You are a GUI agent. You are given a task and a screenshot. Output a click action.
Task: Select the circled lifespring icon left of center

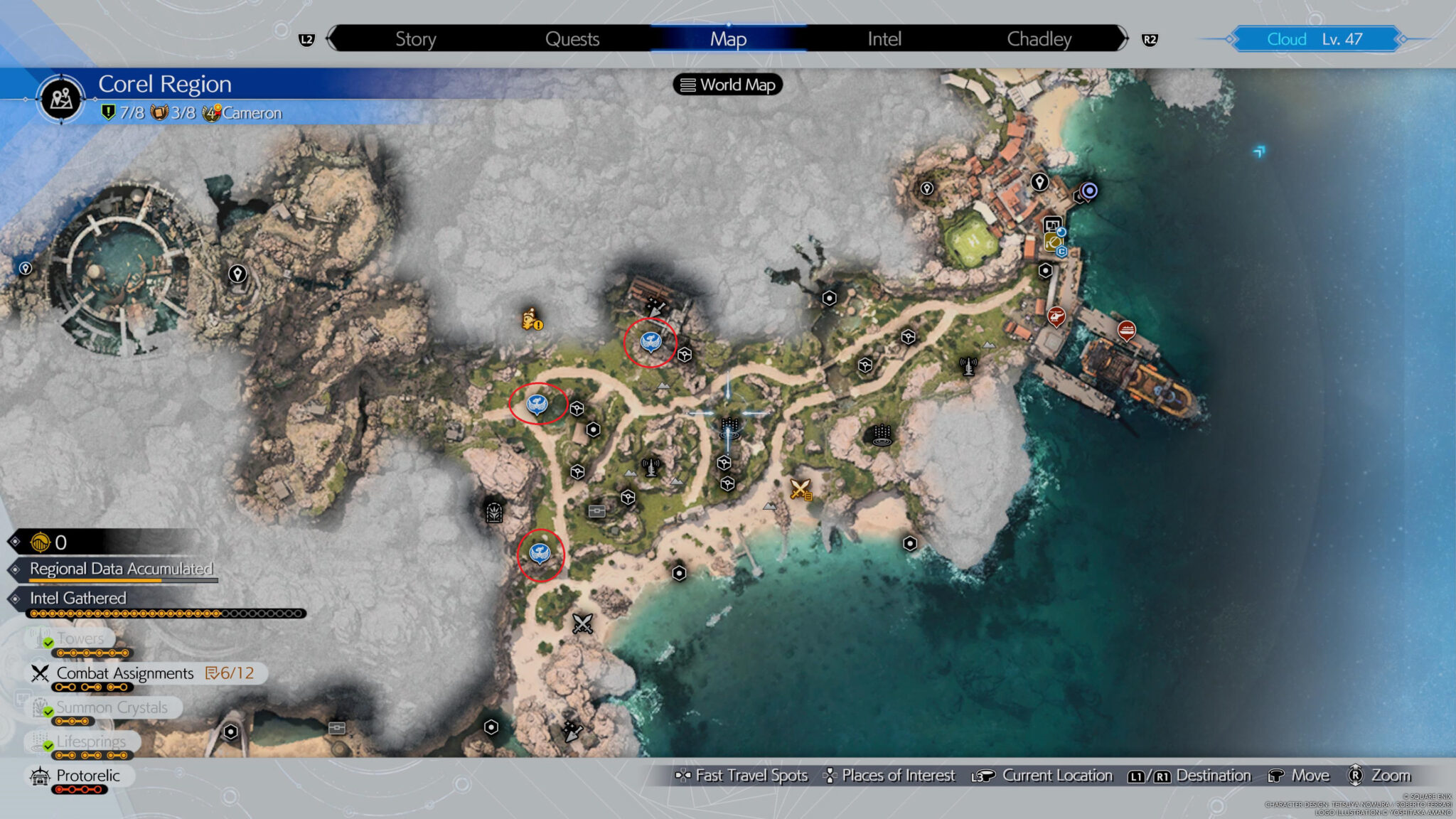538,406
